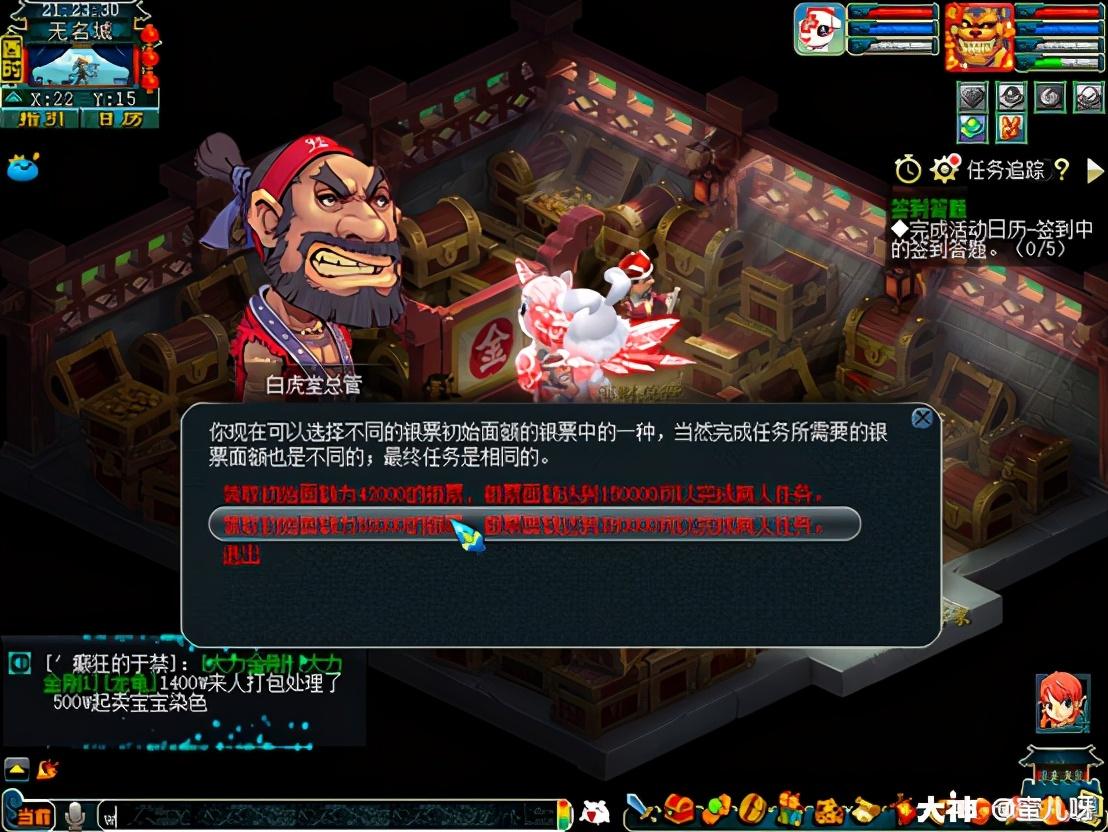The width and height of the screenshot is (1108, 832).
Task: Open the gear settings for task tracking
Action: (x=944, y=170)
